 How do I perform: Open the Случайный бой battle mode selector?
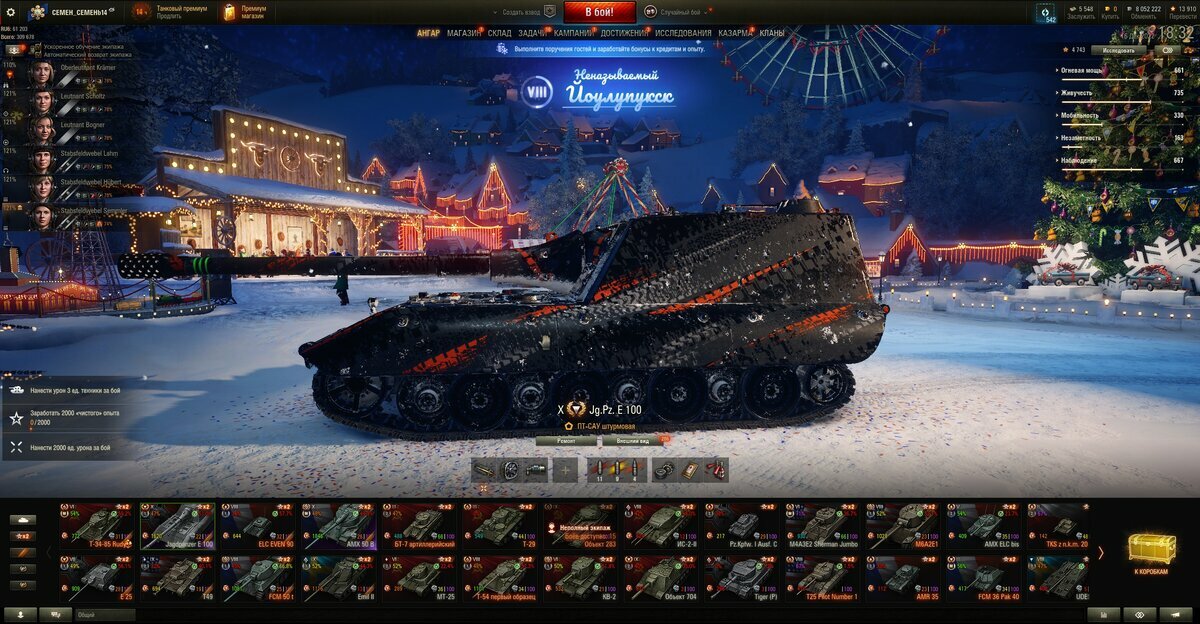click(x=680, y=12)
